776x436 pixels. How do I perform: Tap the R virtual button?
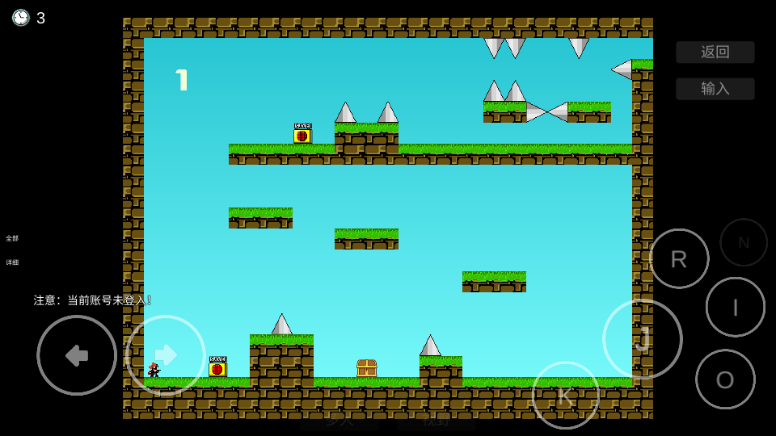pos(679,259)
